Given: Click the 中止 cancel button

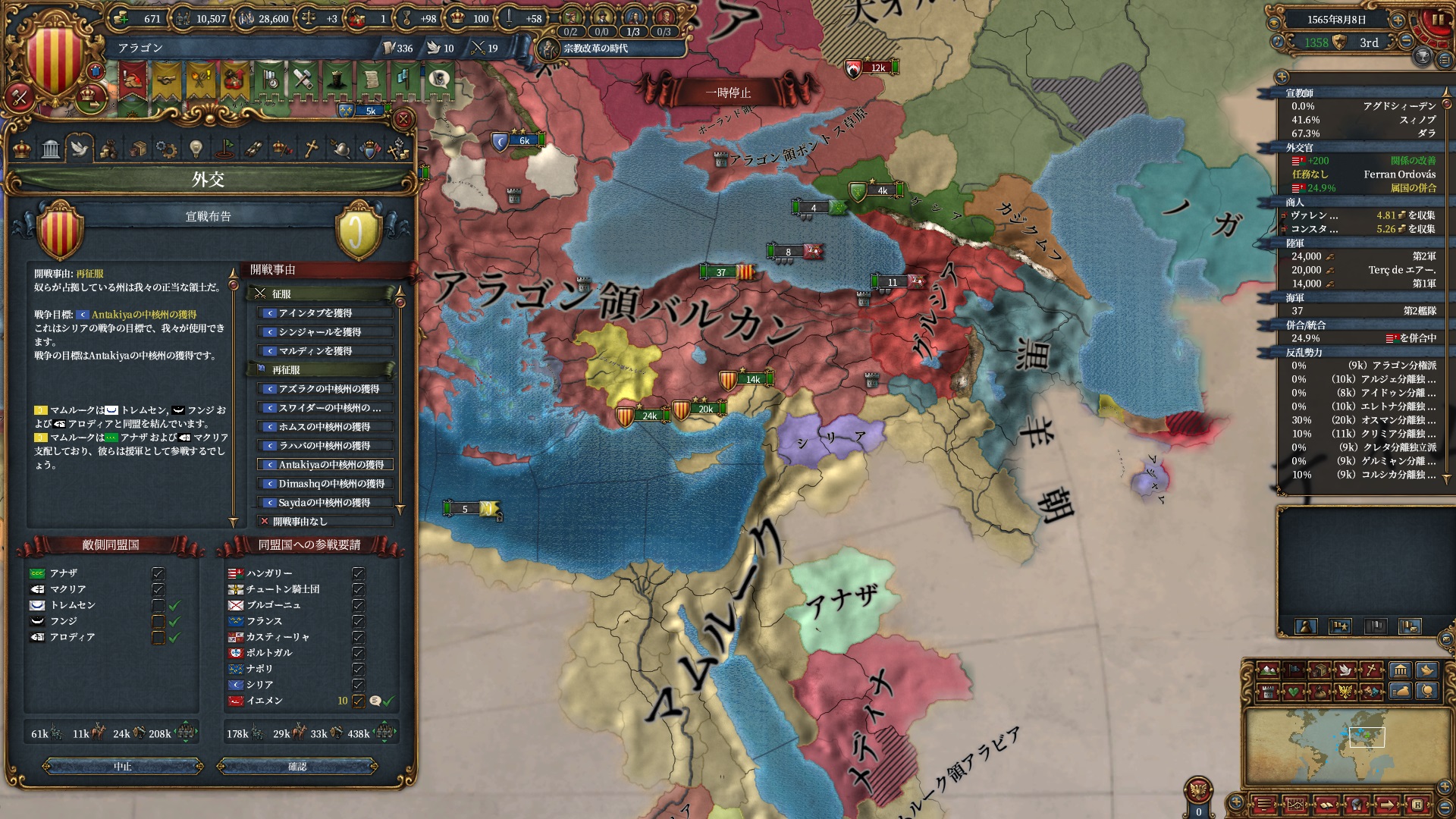Looking at the screenshot, I should [123, 767].
